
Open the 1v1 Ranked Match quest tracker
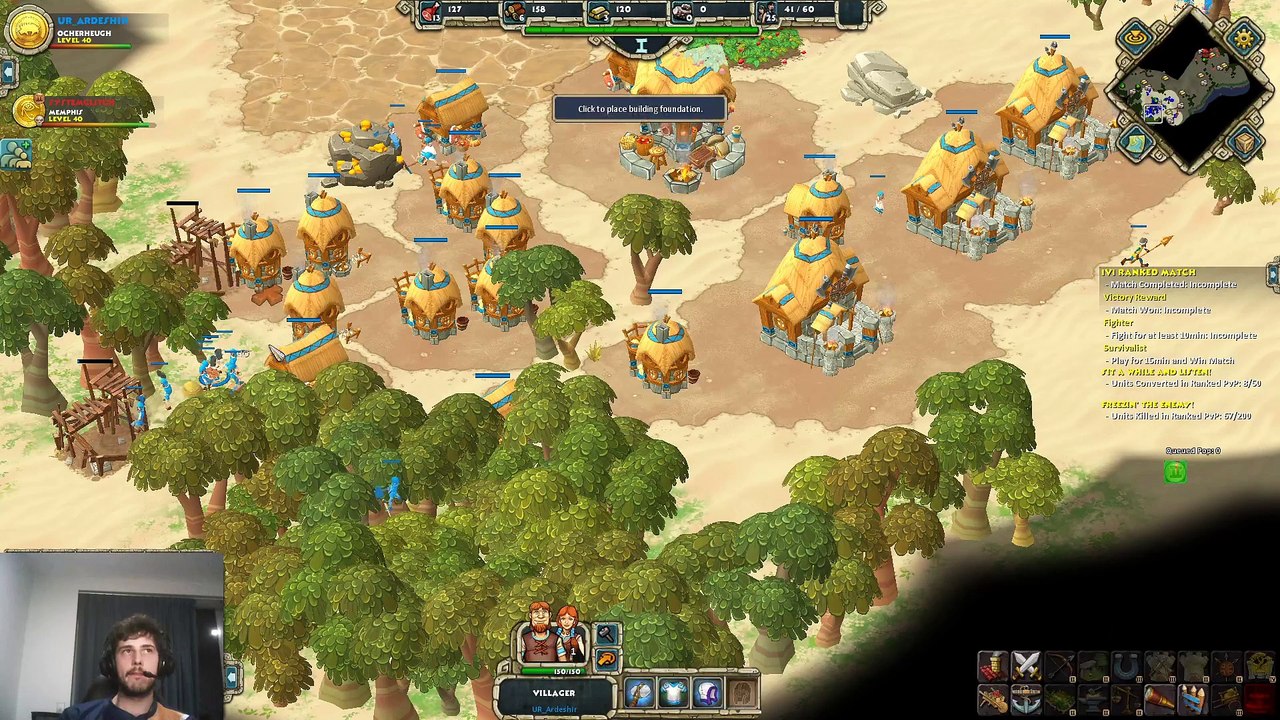tap(1150, 272)
